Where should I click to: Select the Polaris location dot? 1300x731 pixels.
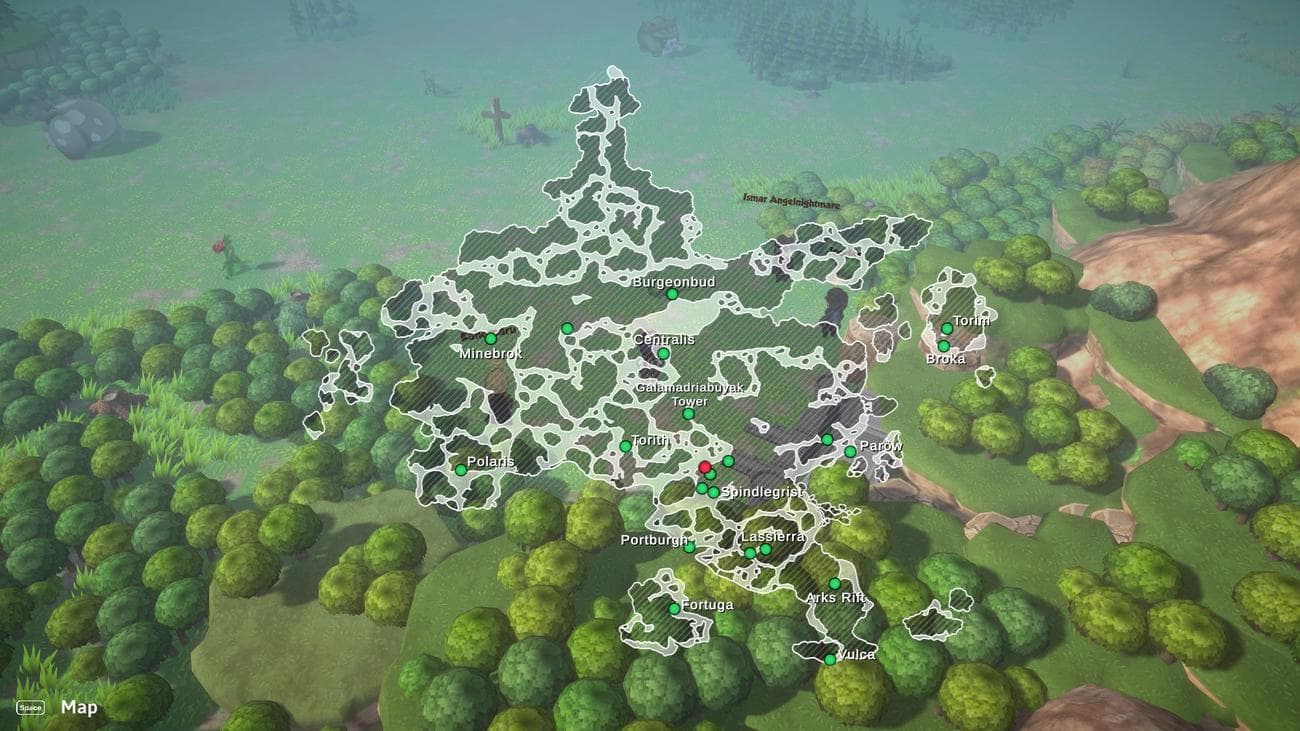461,470
